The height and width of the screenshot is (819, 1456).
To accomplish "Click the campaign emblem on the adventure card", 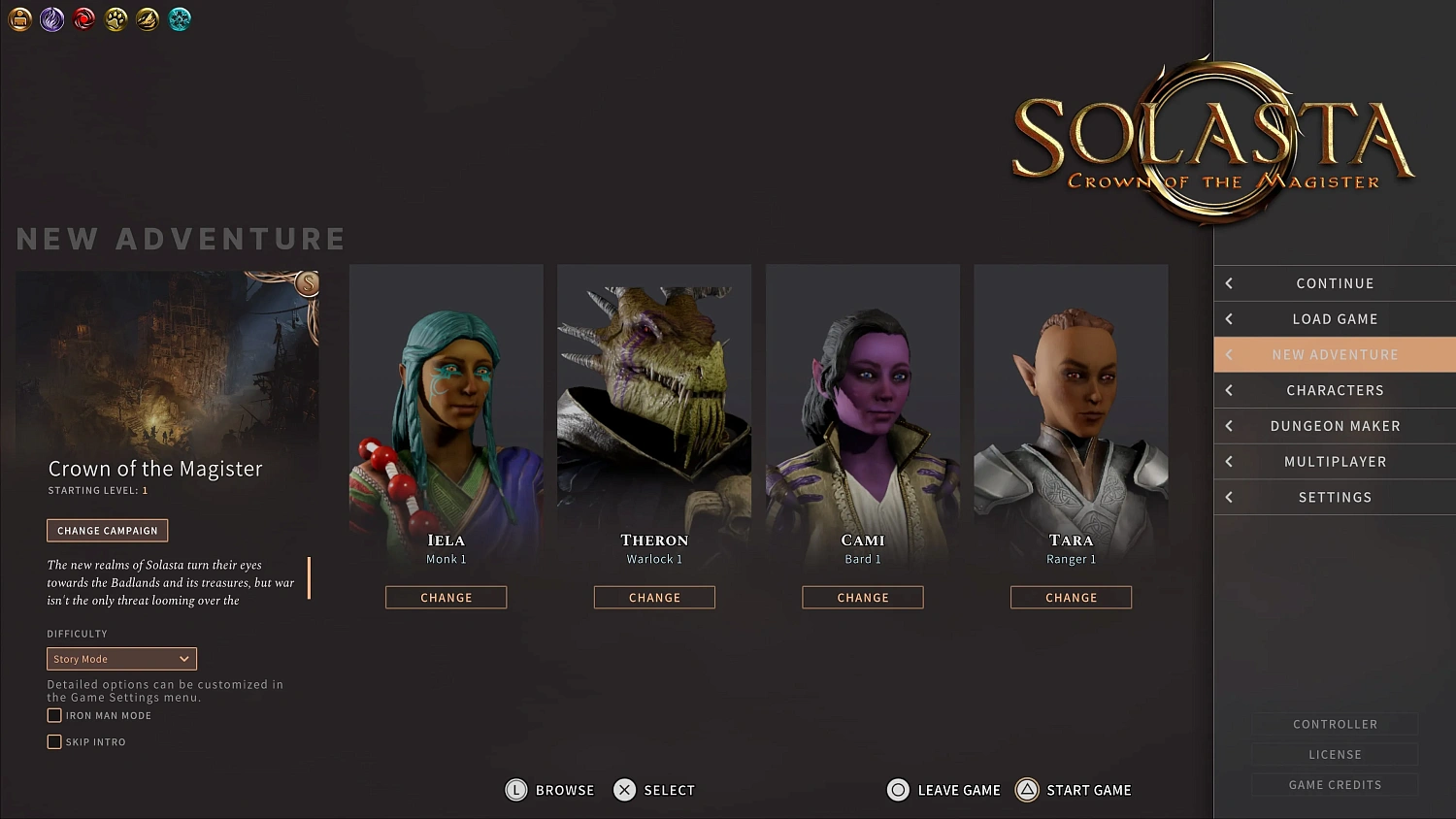I will click(307, 284).
